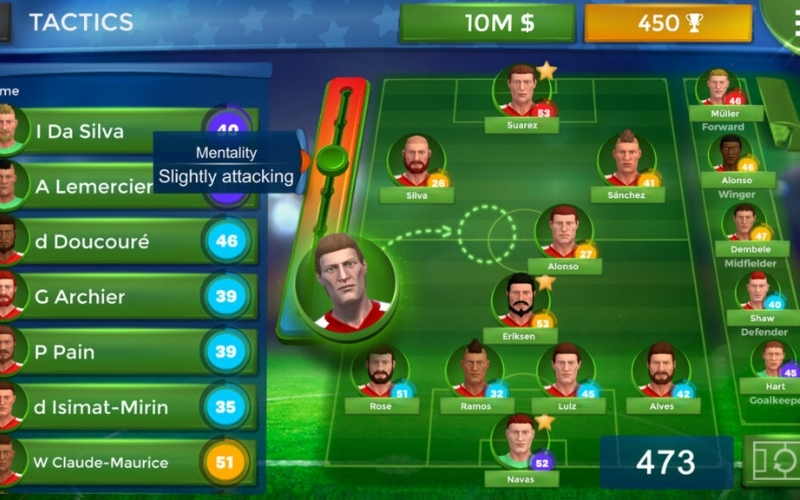The width and height of the screenshot is (800, 500).
Task: Choose midfielder Eriksen on the formation
Action: click(520, 303)
